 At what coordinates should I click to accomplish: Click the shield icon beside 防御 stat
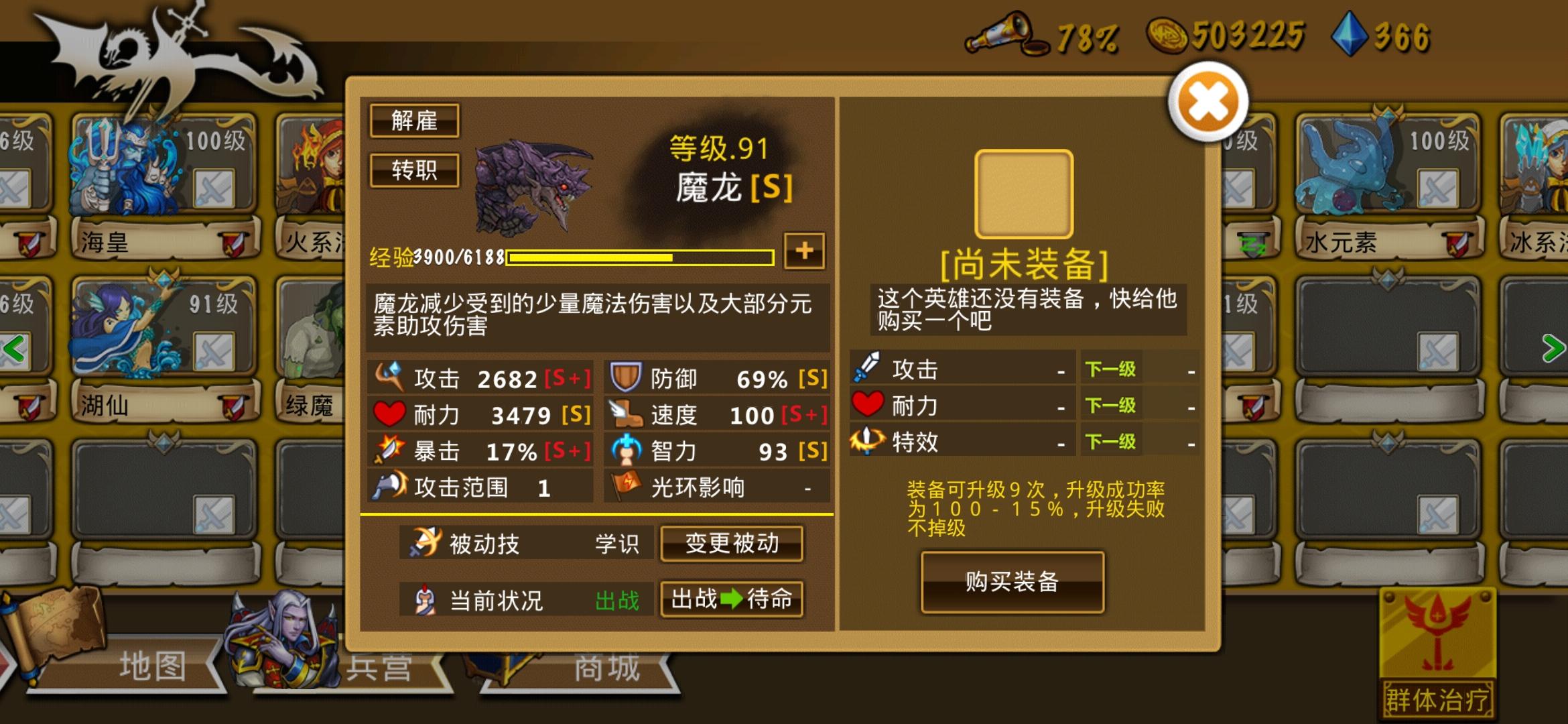tap(625, 377)
